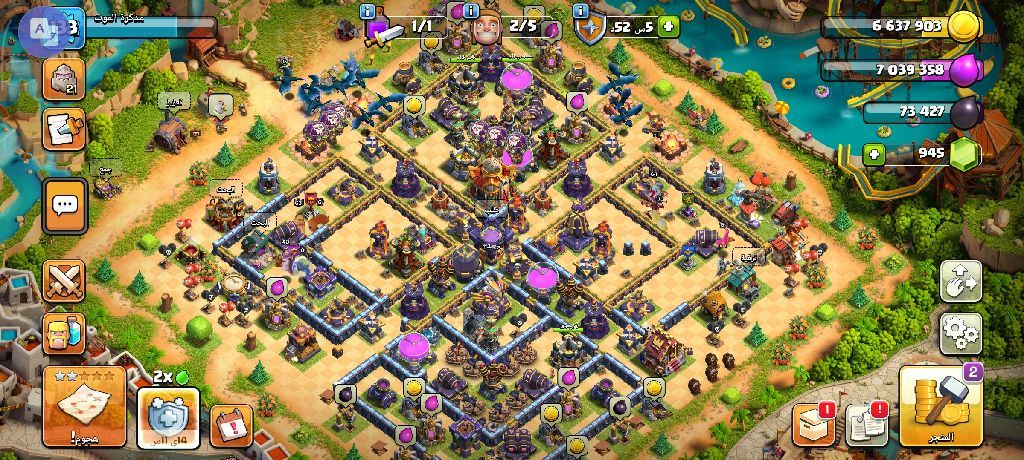Open the barbarian and potion army menu

tap(65, 335)
